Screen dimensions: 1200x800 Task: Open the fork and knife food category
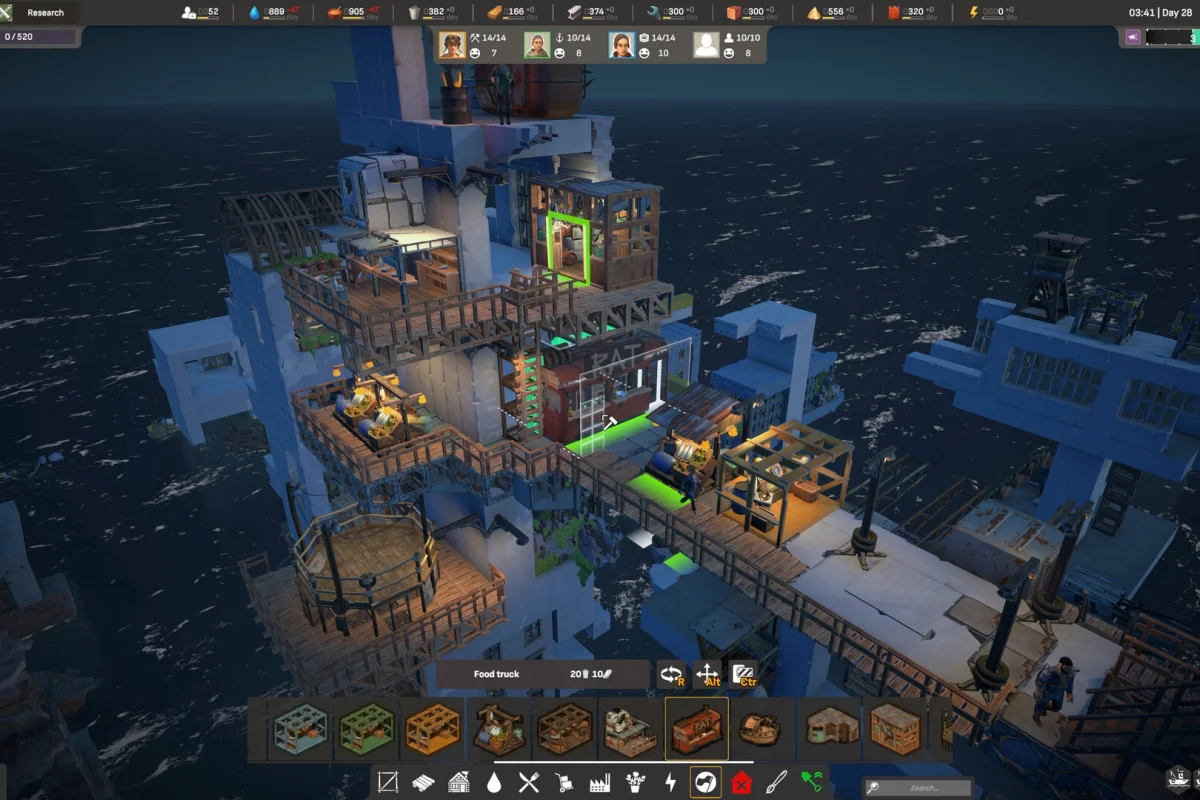pos(529,782)
